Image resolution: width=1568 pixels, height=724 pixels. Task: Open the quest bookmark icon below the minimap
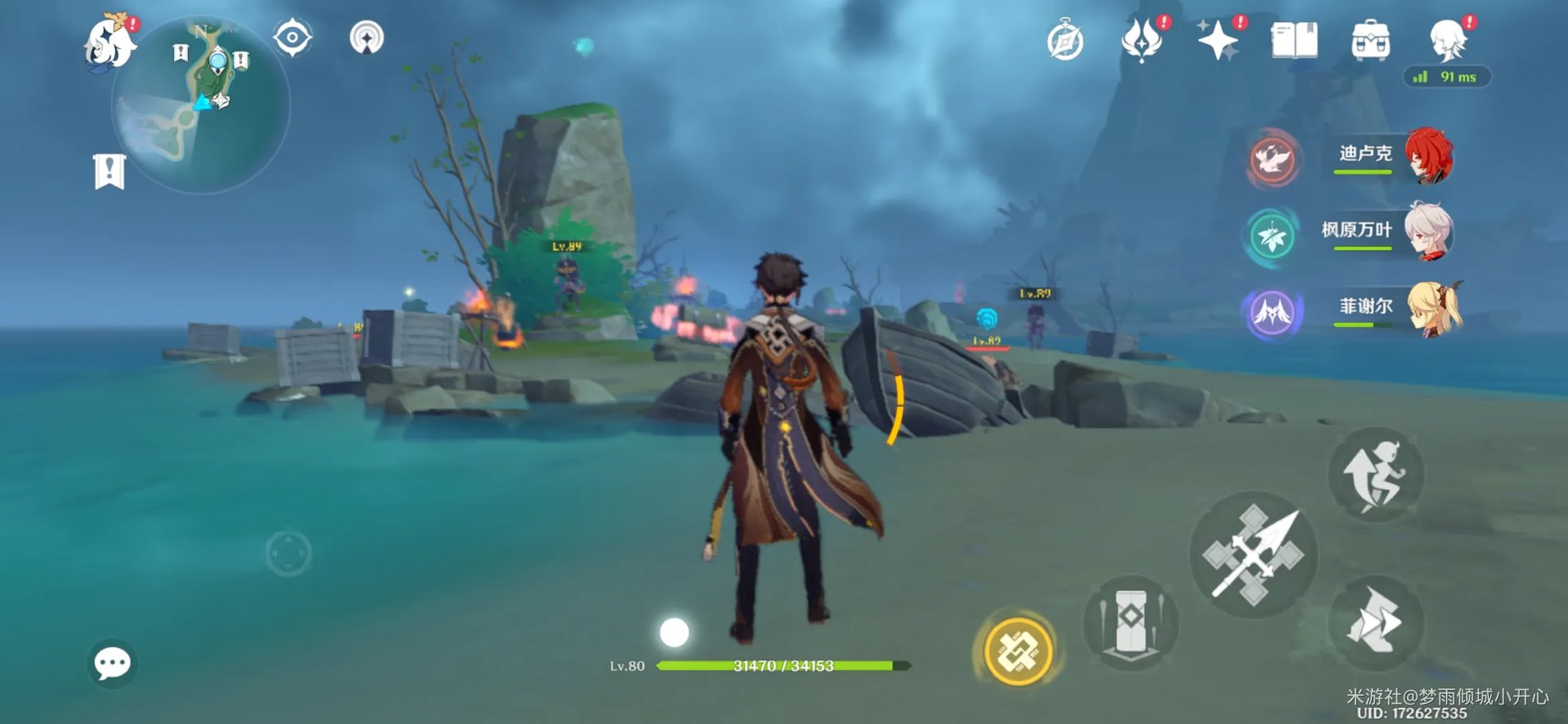109,171
